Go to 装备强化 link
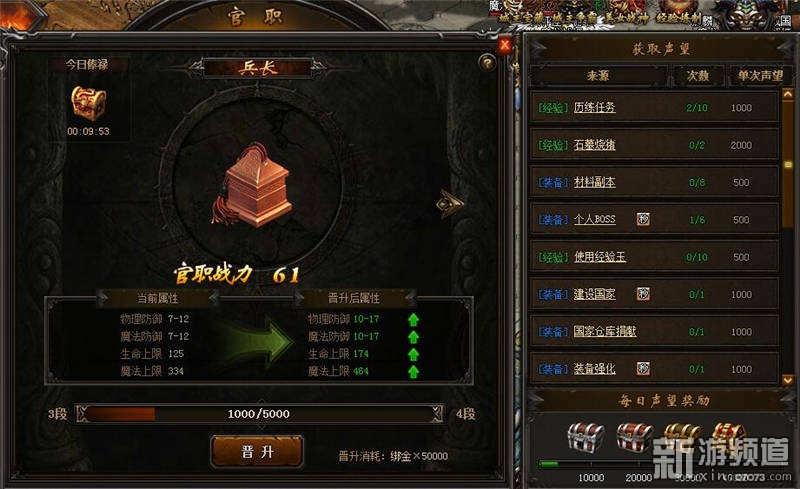 pyautogui.click(x=594, y=369)
